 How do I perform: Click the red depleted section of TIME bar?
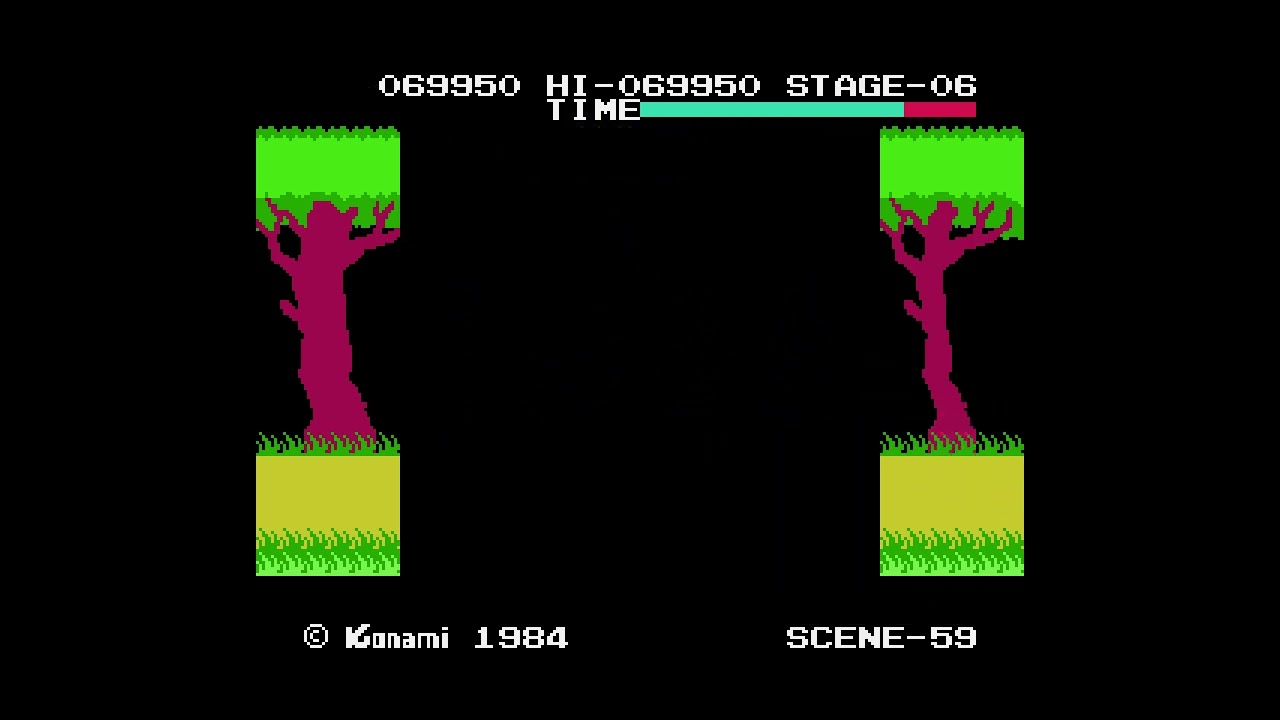pyautogui.click(x=940, y=110)
